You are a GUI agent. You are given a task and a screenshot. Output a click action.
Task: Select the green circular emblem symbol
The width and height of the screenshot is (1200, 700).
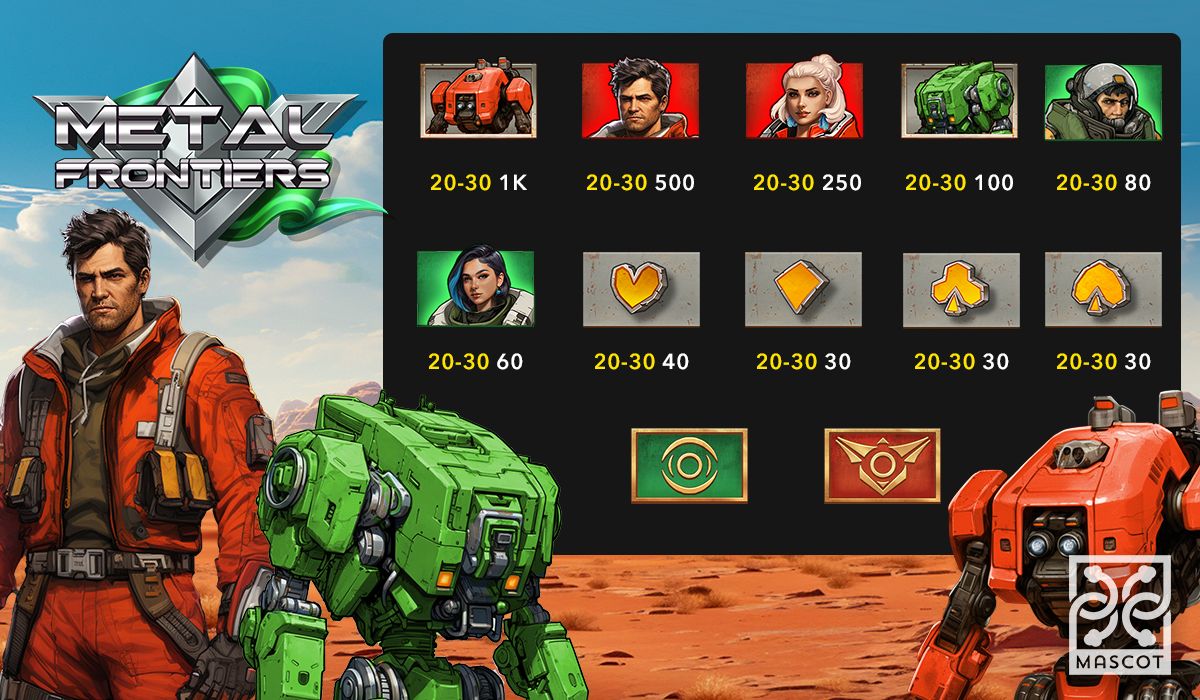689,465
